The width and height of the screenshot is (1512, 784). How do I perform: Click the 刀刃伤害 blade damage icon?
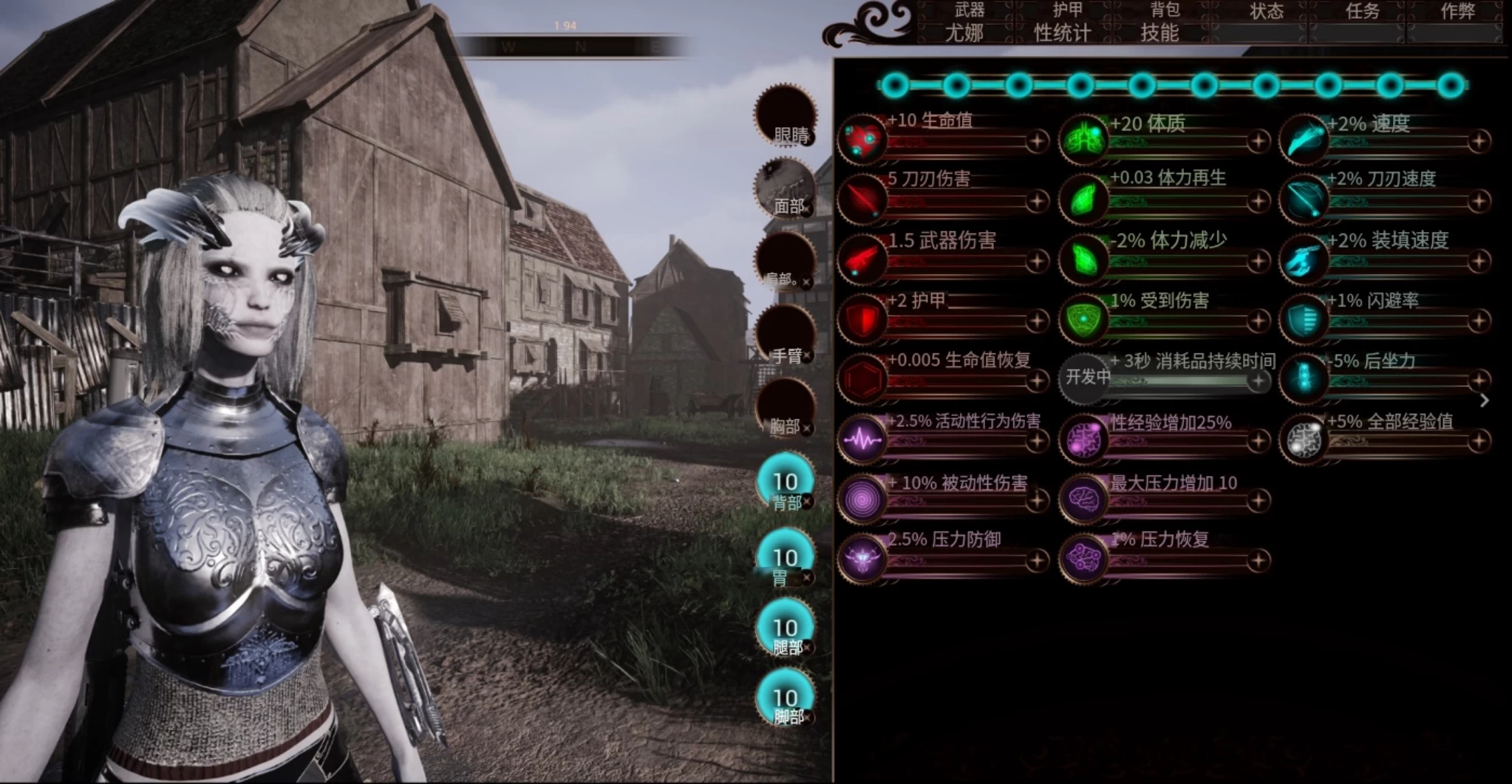pos(863,200)
